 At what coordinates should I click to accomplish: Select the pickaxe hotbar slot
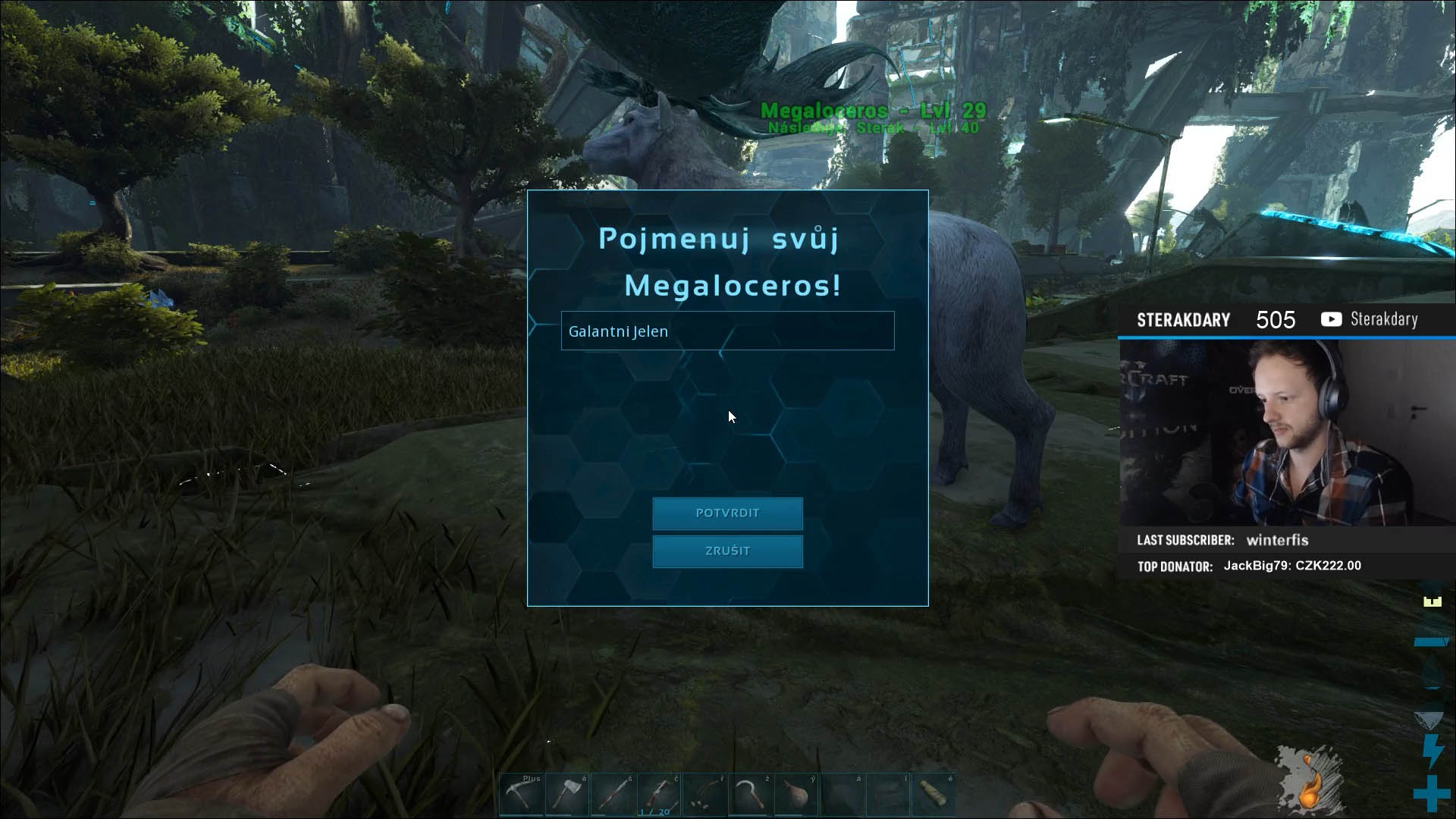522,795
